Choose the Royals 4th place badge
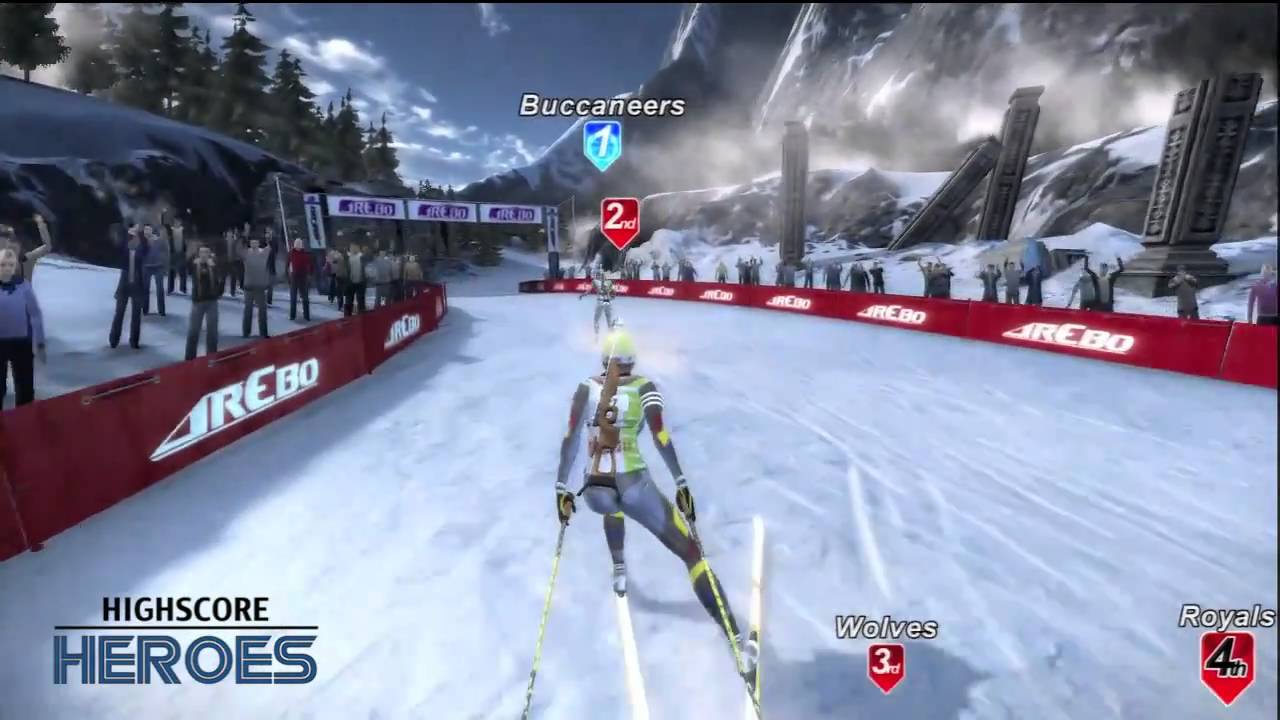 pyautogui.click(x=1227, y=664)
